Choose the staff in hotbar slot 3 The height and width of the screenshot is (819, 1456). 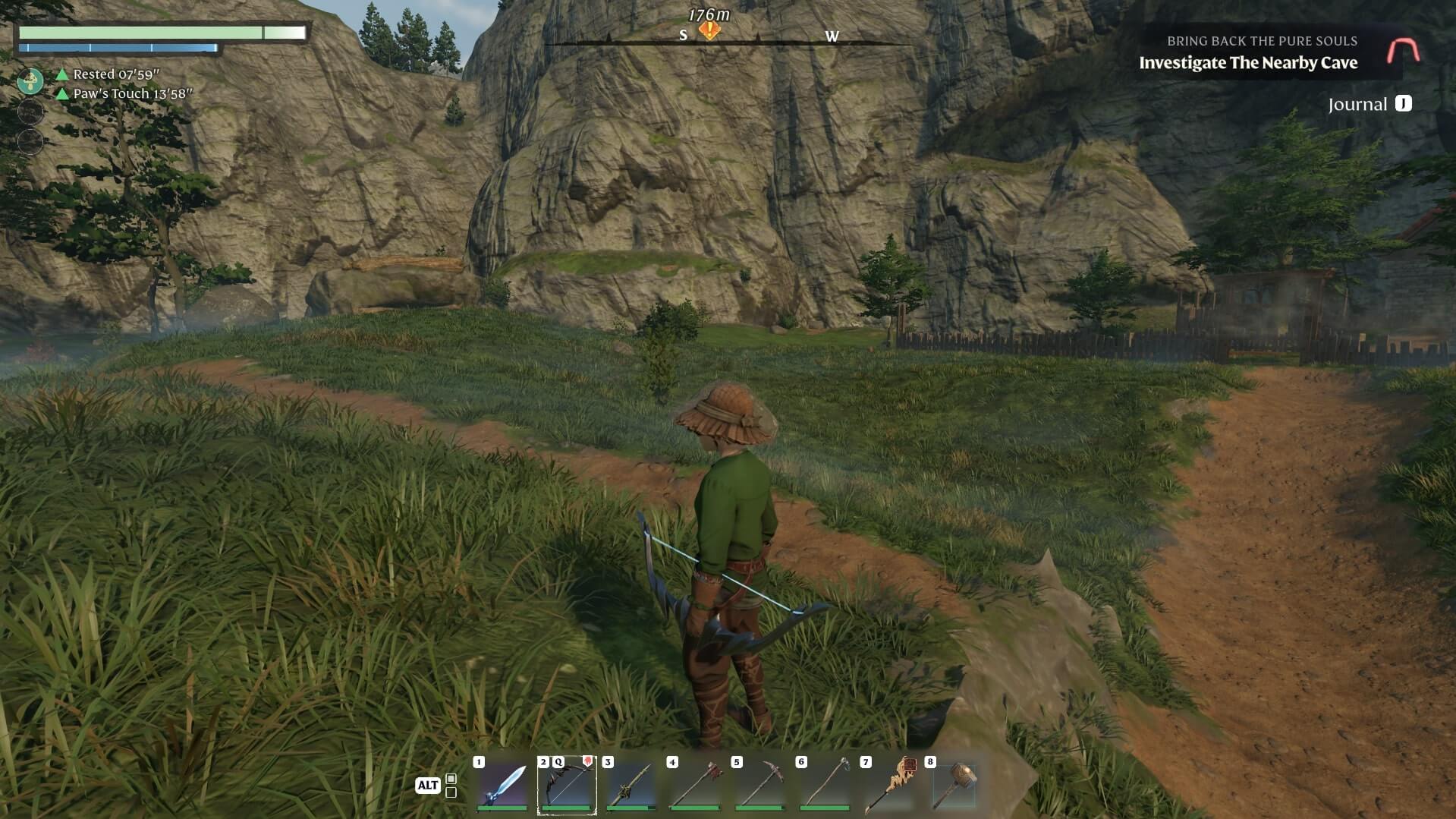[631, 785]
